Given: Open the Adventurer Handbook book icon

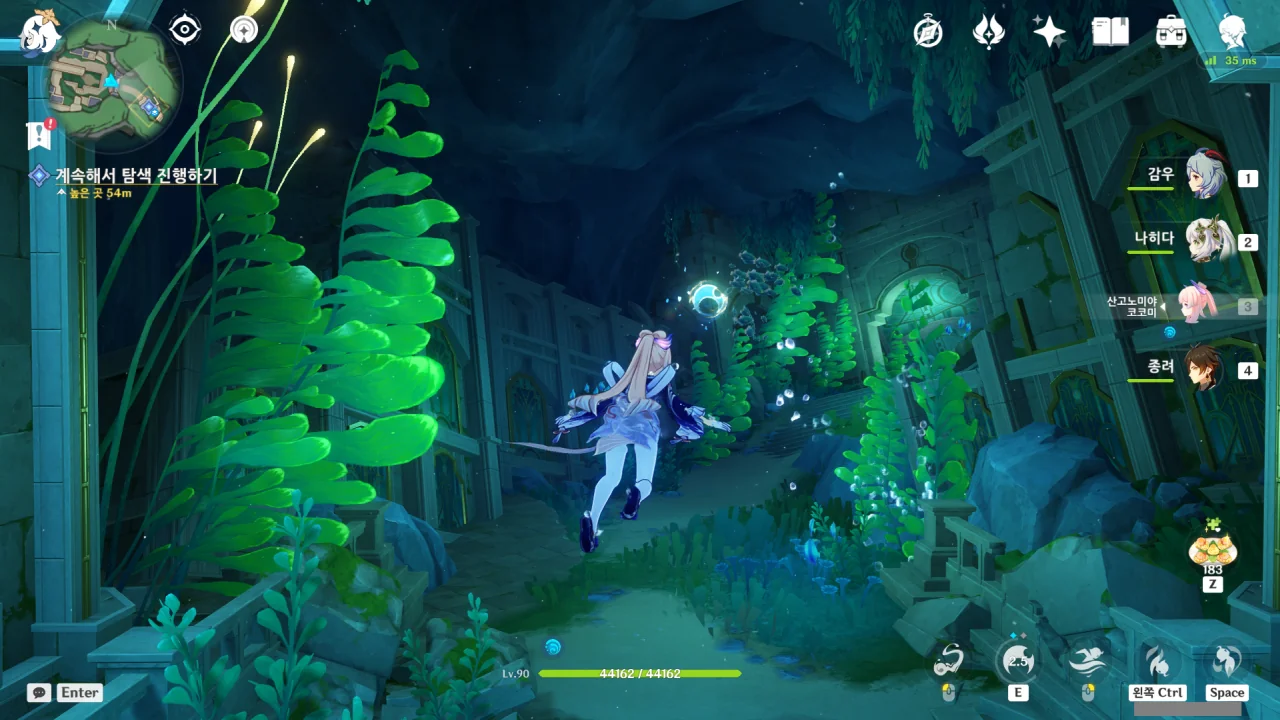Looking at the screenshot, I should [x=1110, y=33].
